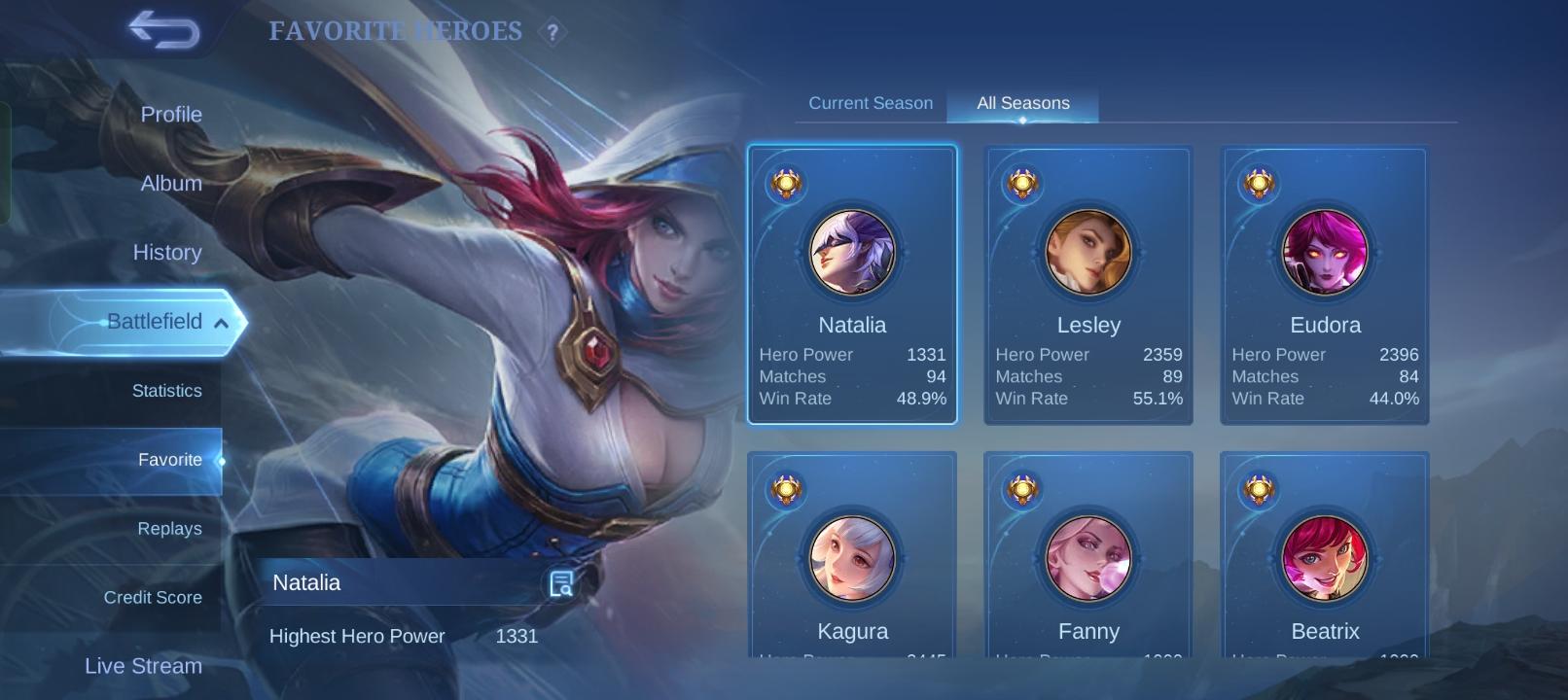Switch to the Current Season tab
The height and width of the screenshot is (700, 1568).
[869, 102]
